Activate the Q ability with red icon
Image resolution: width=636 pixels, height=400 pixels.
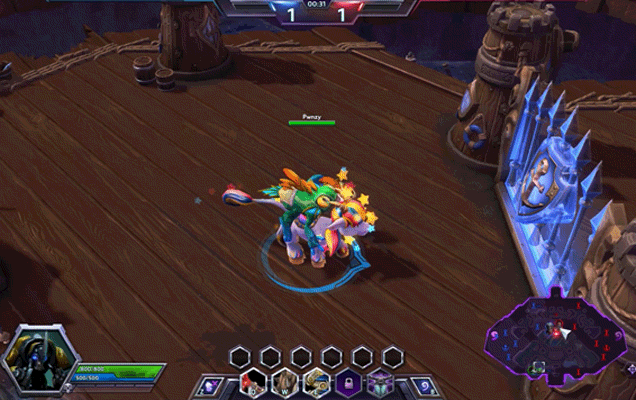254,383
